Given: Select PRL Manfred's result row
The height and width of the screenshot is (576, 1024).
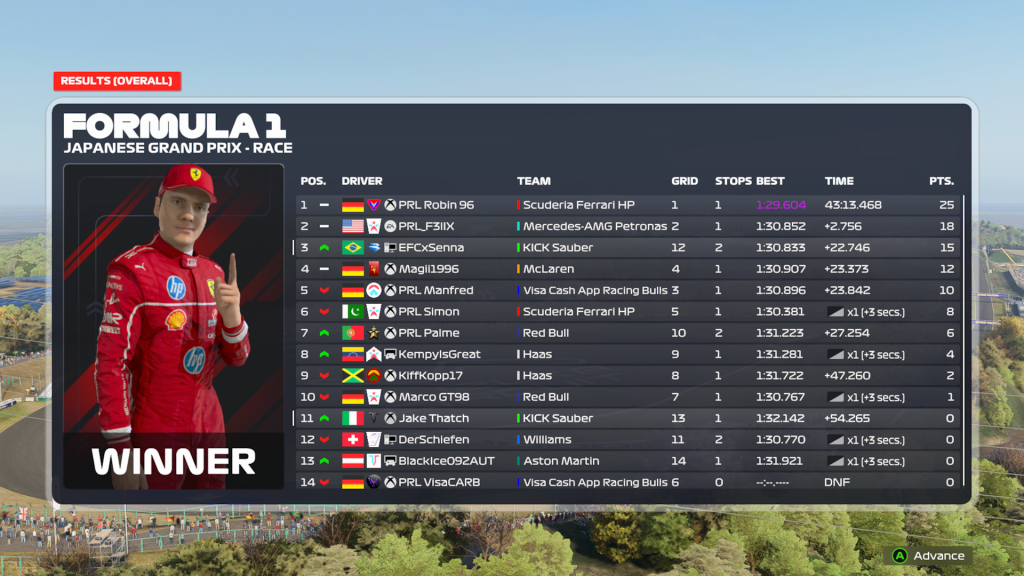Looking at the screenshot, I should point(630,290).
